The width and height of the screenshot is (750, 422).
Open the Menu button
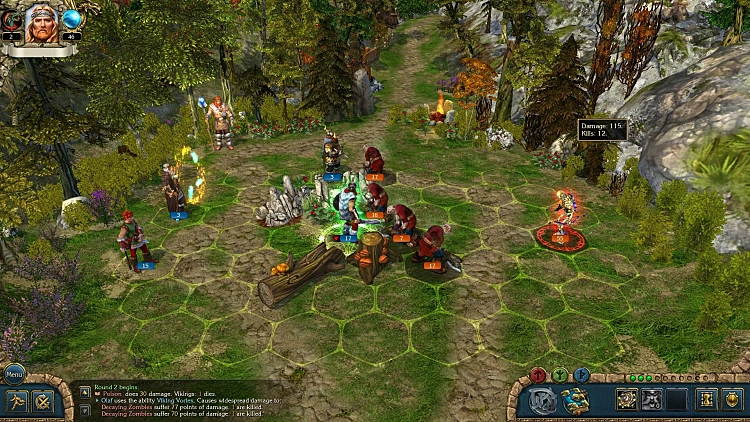(x=13, y=375)
